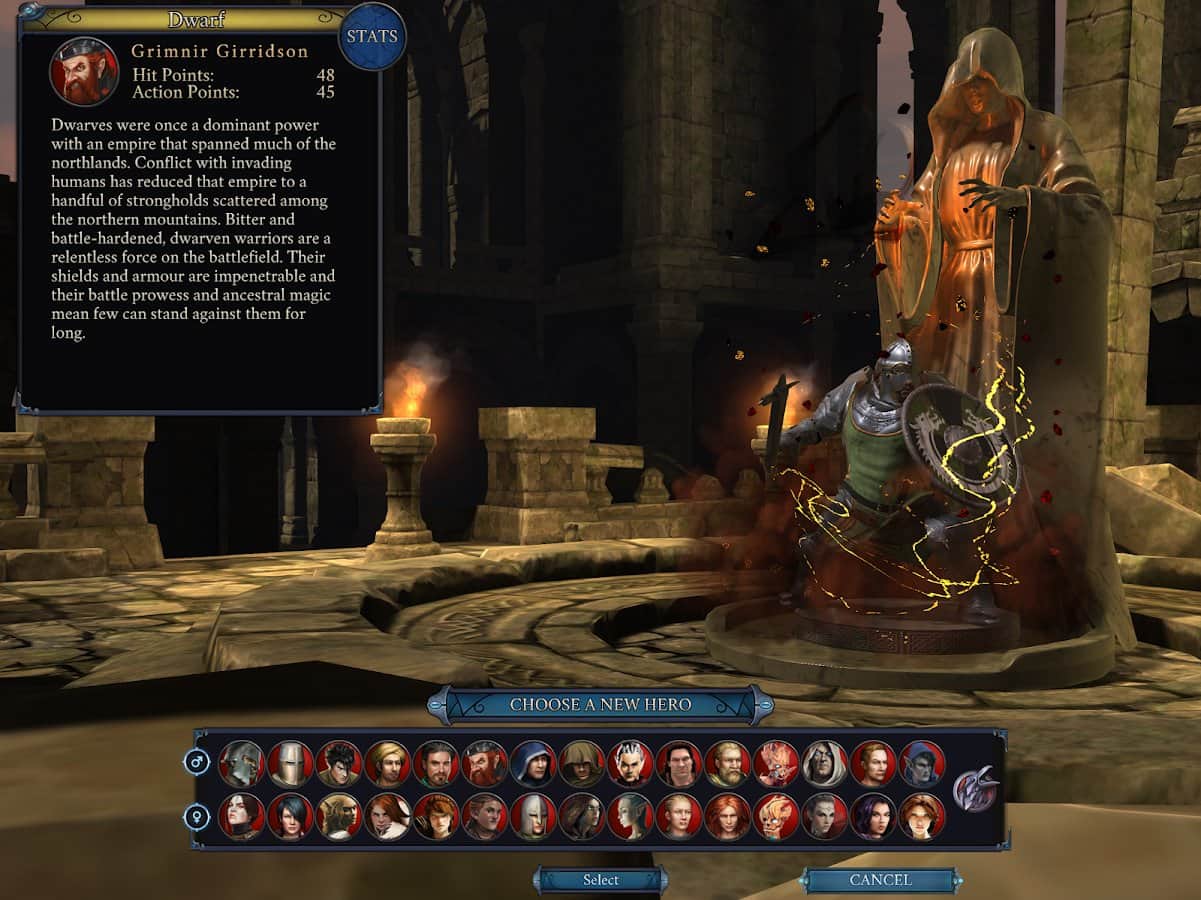Select the male blue-hooded hero portrait
1201x900 pixels.
pyautogui.click(x=533, y=764)
